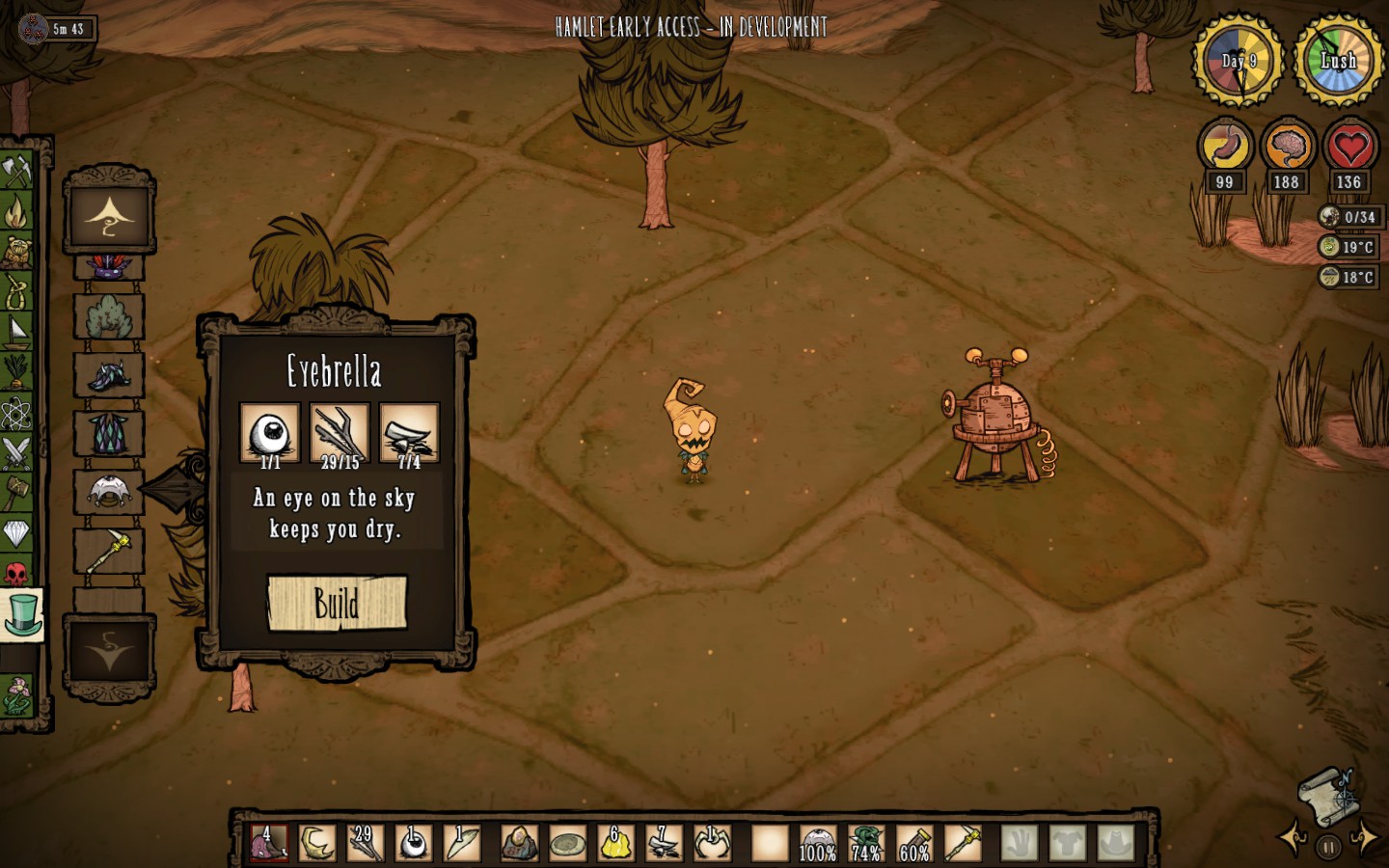The image size is (1389, 868).
Task: Select the Fight tab with crossed swords
Action: point(17,451)
